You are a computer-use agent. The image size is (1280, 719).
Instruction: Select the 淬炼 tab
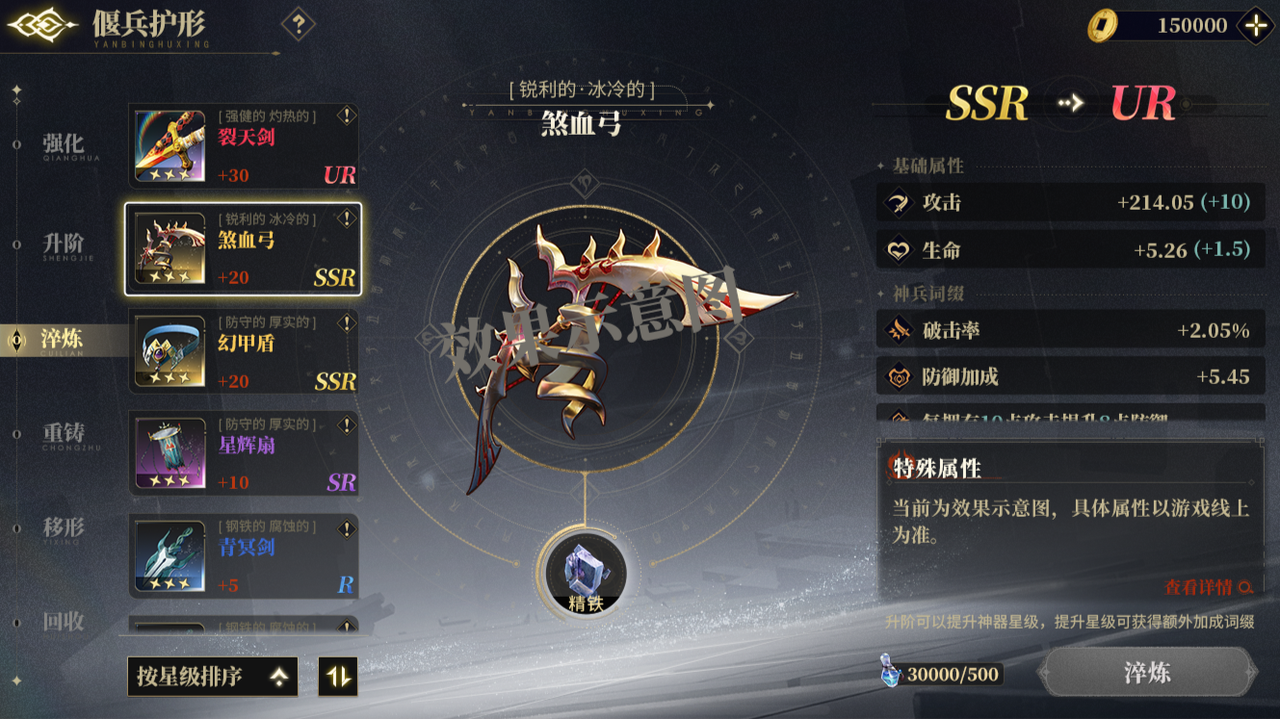point(62,340)
